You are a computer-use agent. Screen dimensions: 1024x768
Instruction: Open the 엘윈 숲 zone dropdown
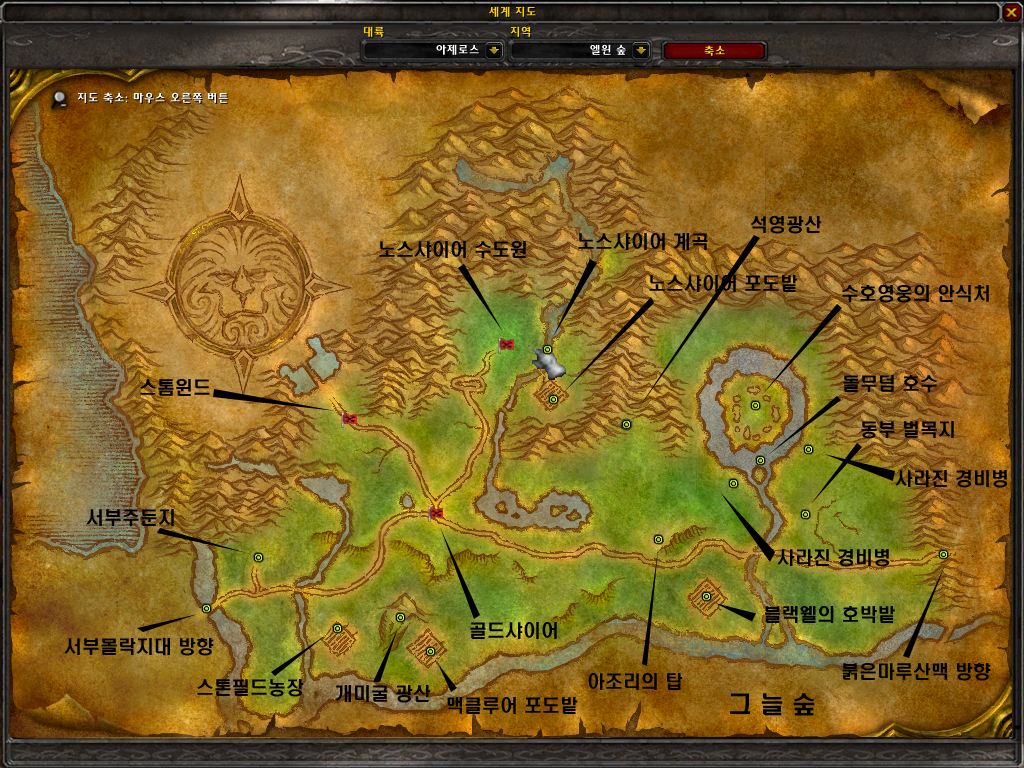pos(641,50)
